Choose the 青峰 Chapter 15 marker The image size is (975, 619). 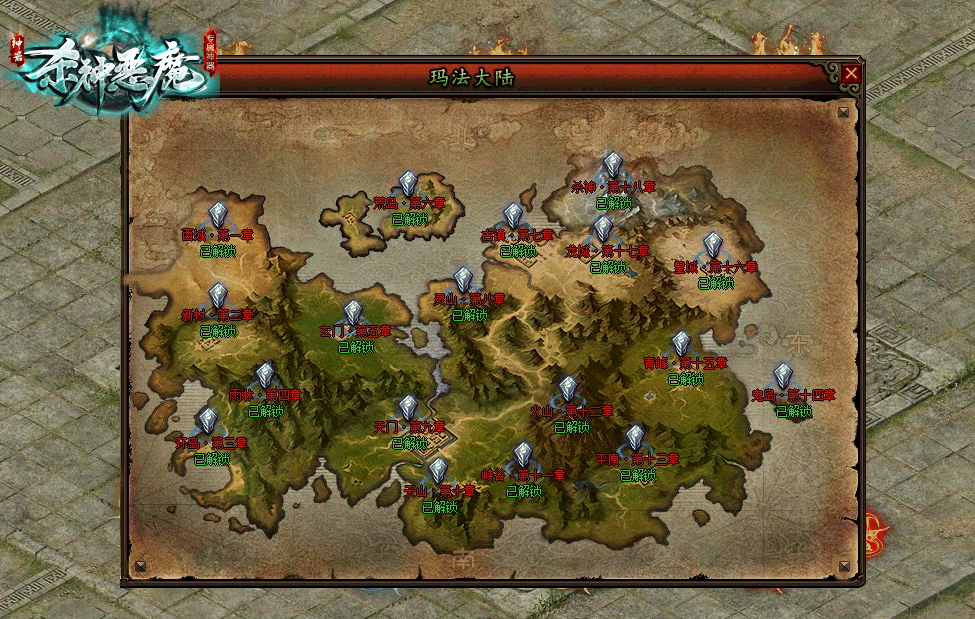coord(681,344)
